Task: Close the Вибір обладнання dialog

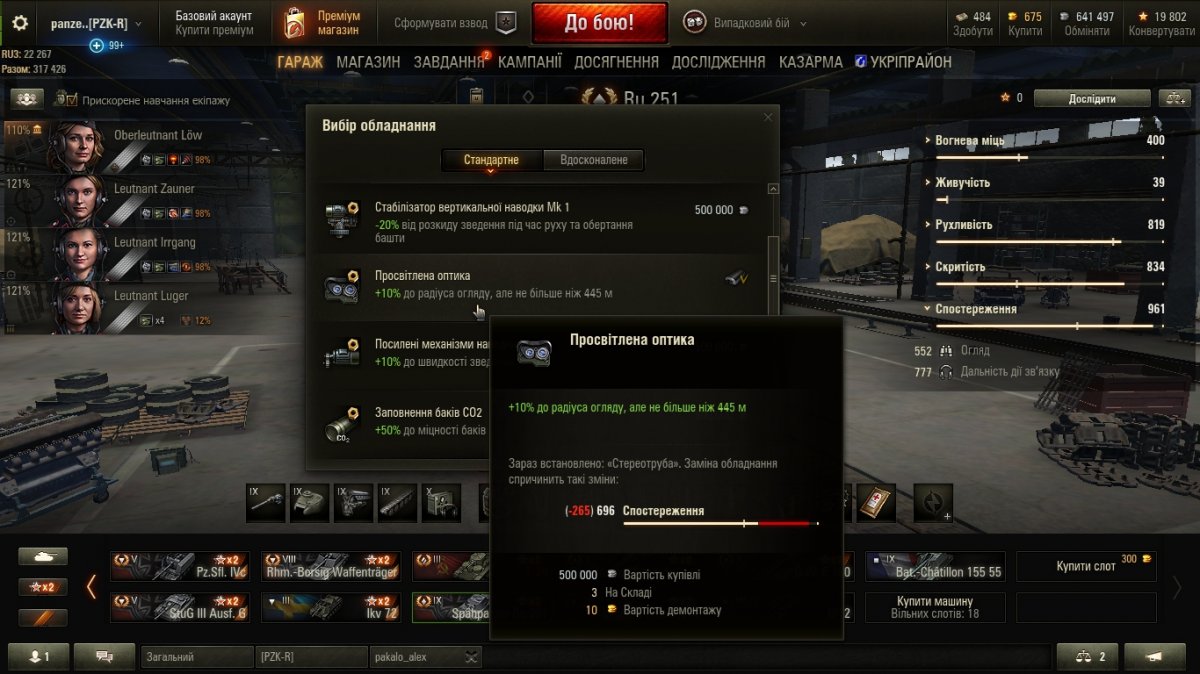Action: (x=768, y=117)
